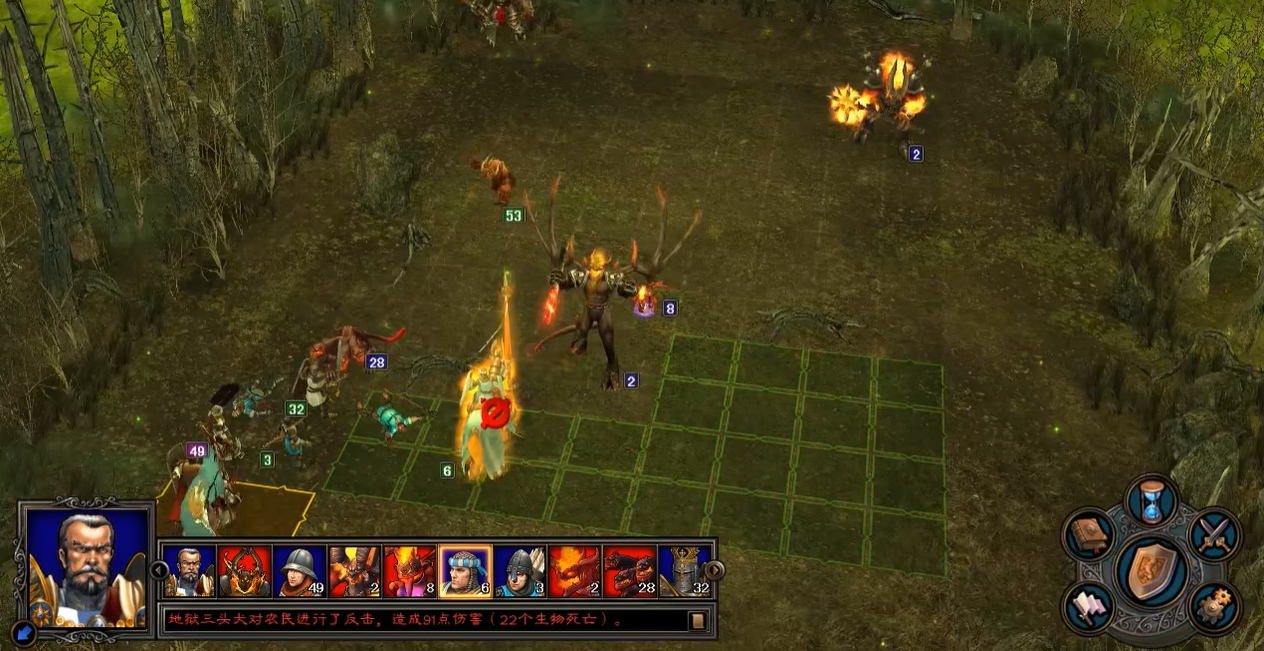Open the spellbook
Screen dimensions: 1264x651
pos(1089,535)
